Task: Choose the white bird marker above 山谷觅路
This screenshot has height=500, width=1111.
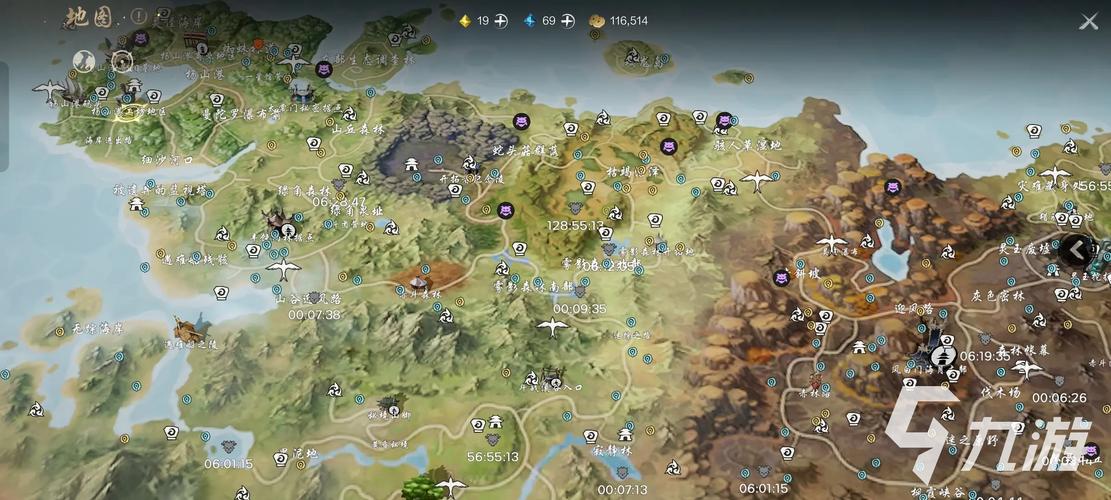Action: pos(283,270)
